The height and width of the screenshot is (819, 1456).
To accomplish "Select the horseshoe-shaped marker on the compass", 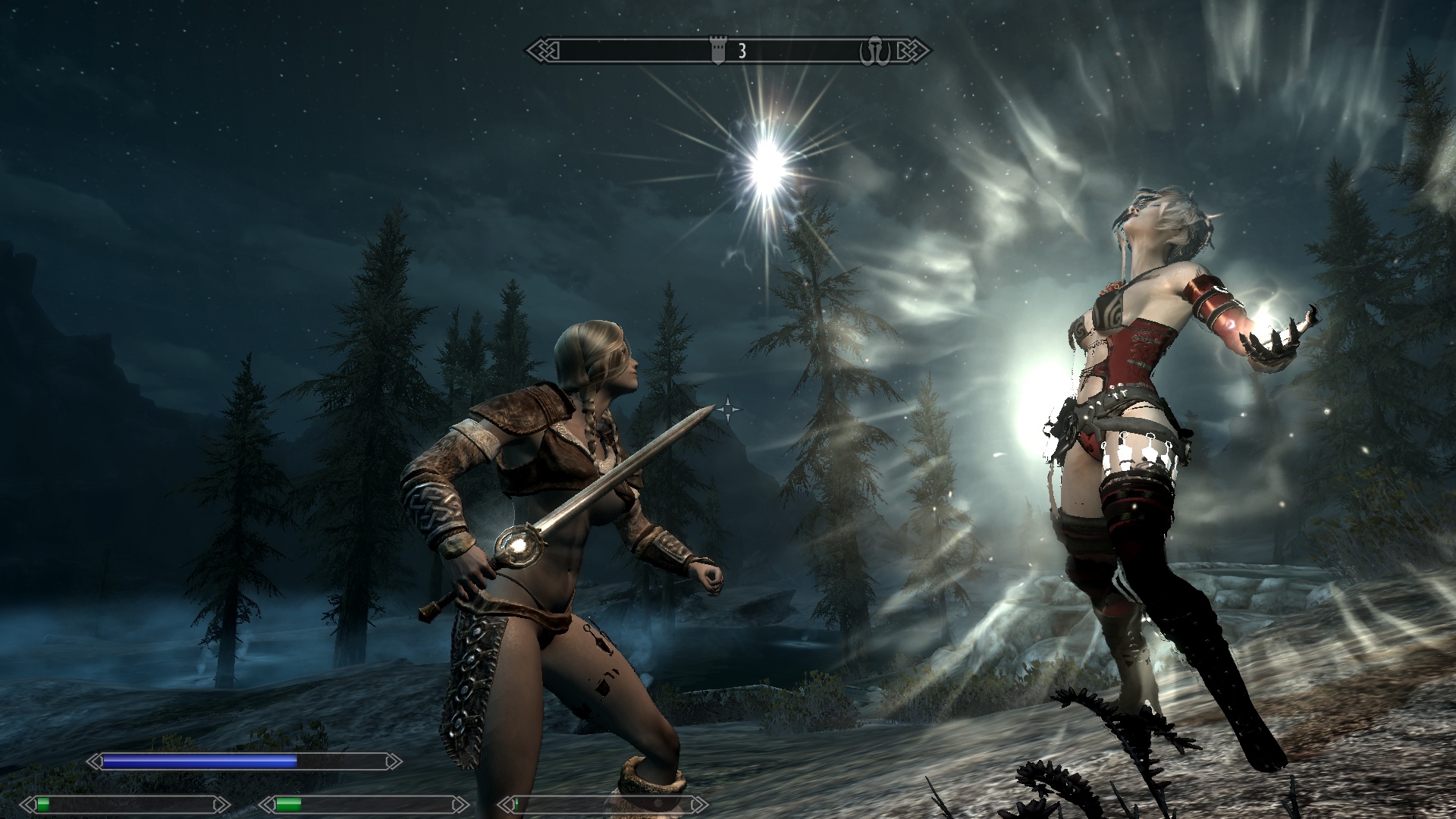I will [x=874, y=52].
